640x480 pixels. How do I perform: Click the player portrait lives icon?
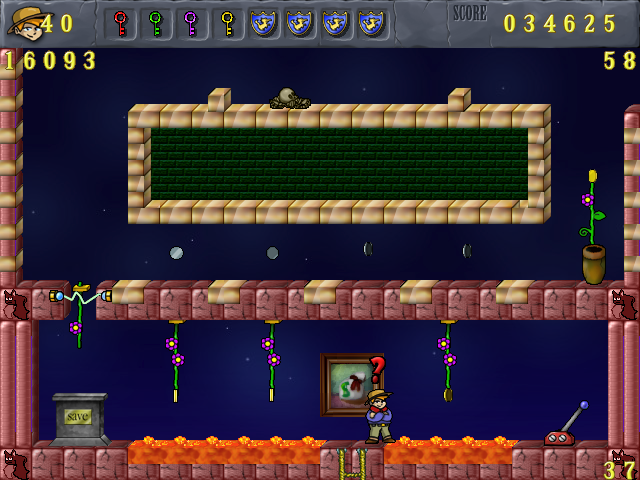pyautogui.click(x=23, y=21)
